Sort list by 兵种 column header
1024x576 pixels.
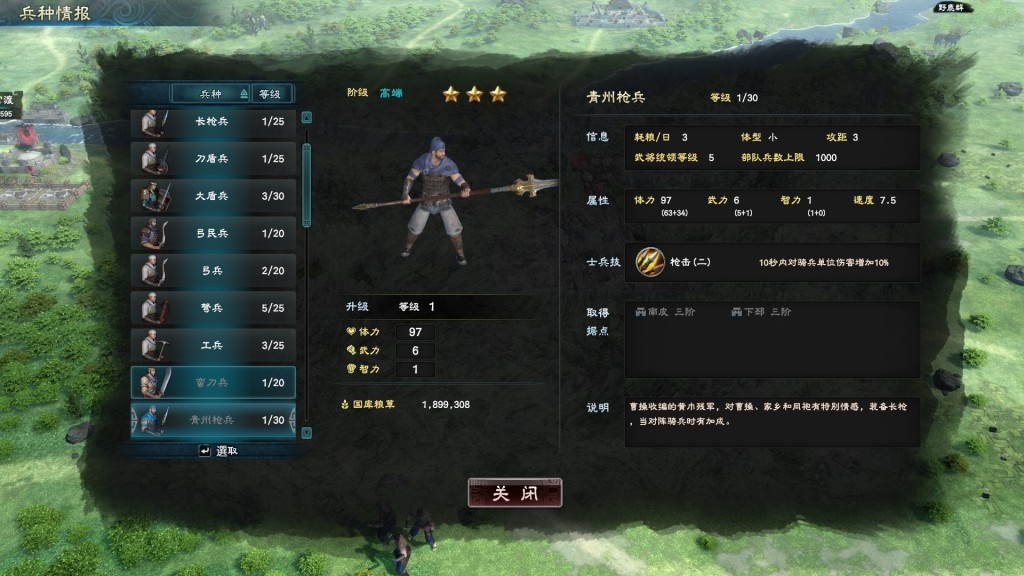point(211,94)
